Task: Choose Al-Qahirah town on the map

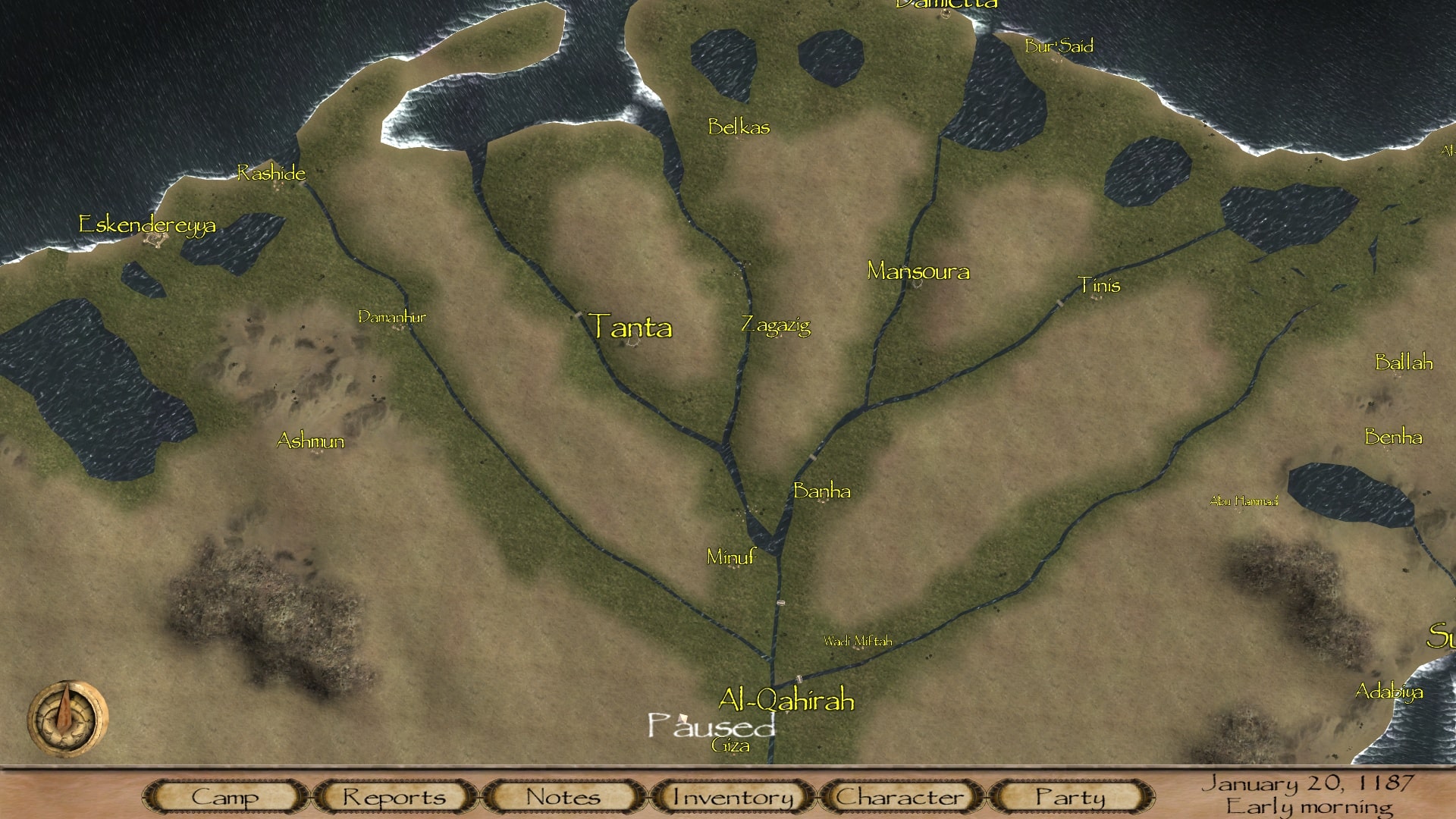Action: pos(786,699)
